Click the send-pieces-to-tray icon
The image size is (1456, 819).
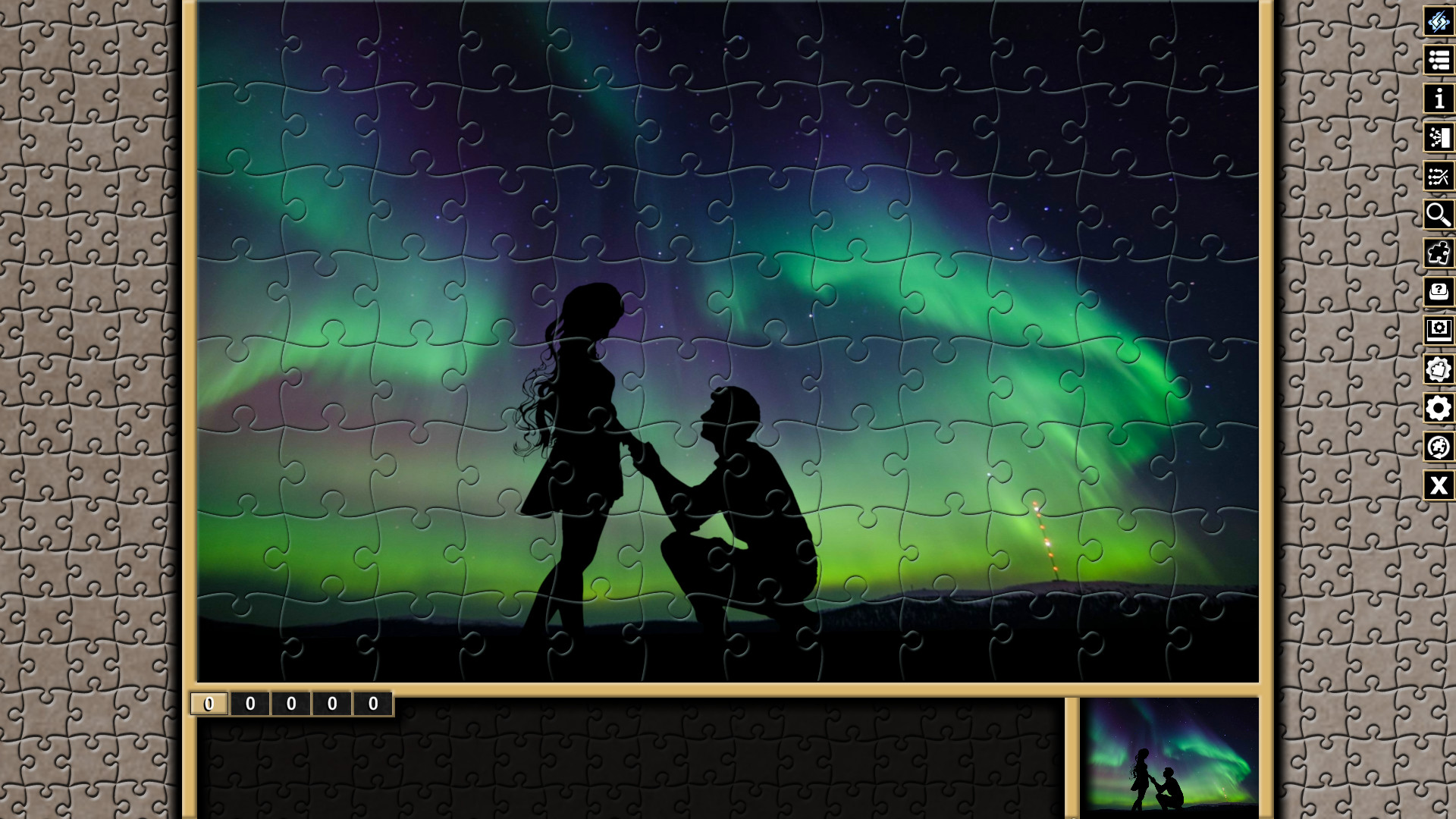coord(1438,137)
